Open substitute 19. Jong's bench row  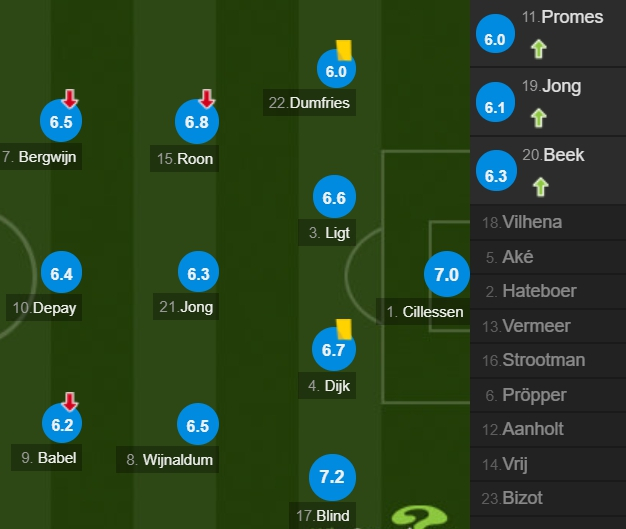[x=548, y=102]
